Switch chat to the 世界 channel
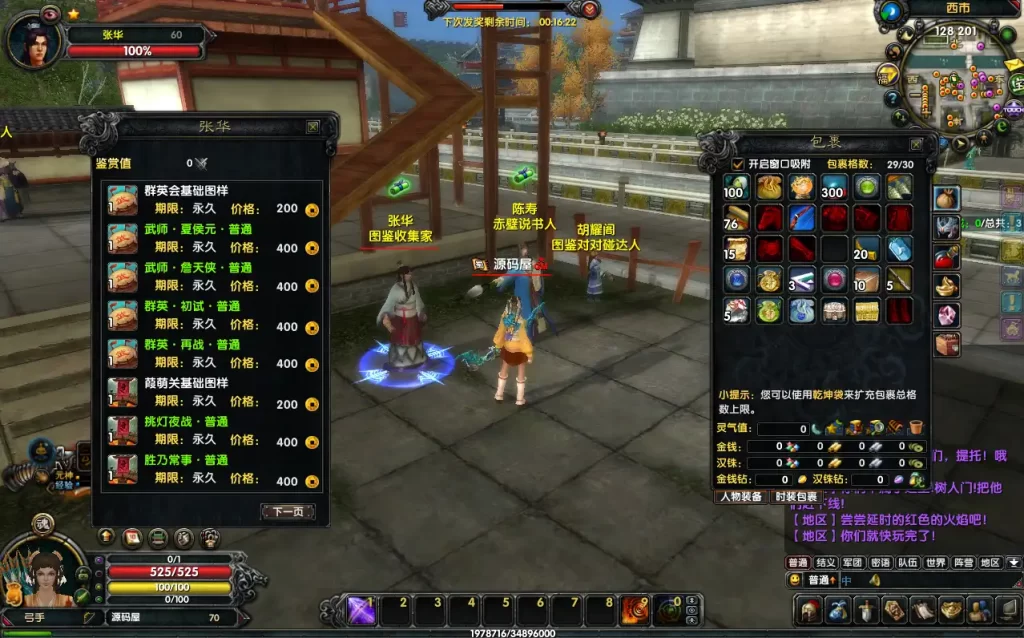 click(x=935, y=563)
